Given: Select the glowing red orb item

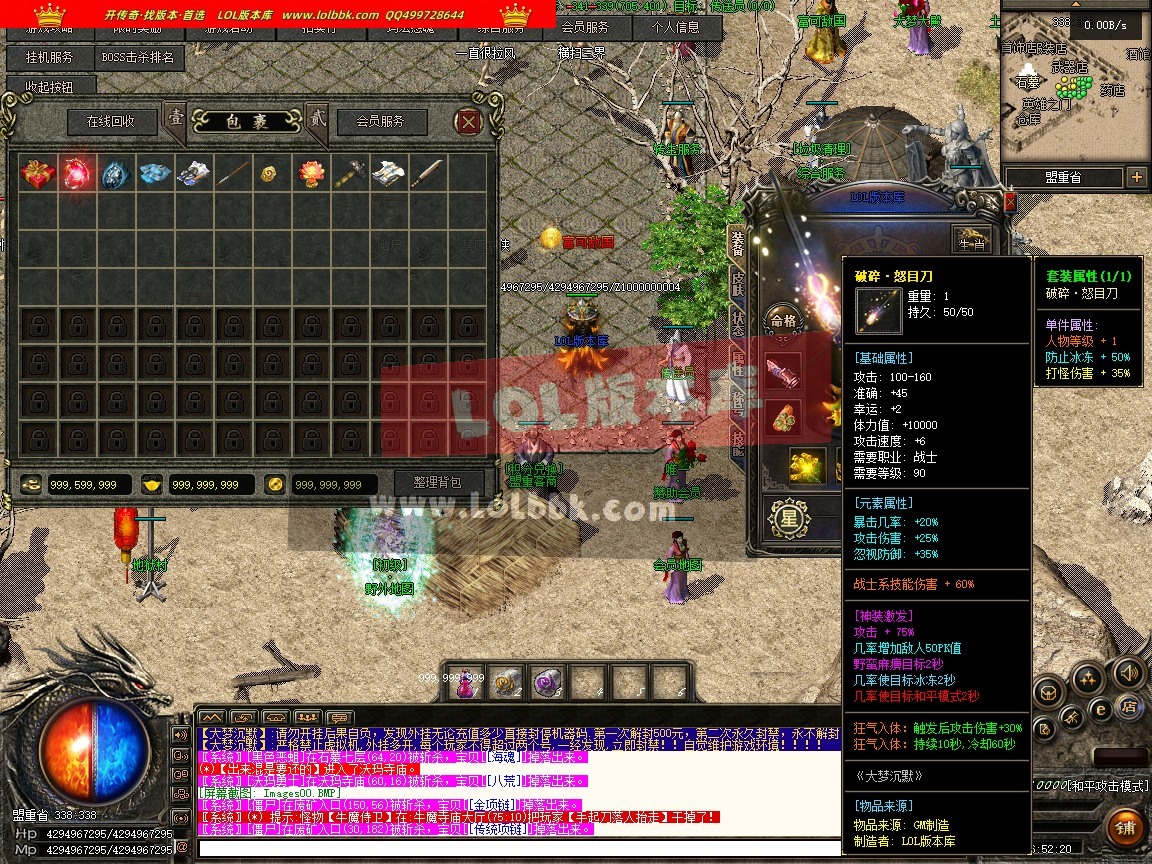Looking at the screenshot, I should click(x=77, y=174).
